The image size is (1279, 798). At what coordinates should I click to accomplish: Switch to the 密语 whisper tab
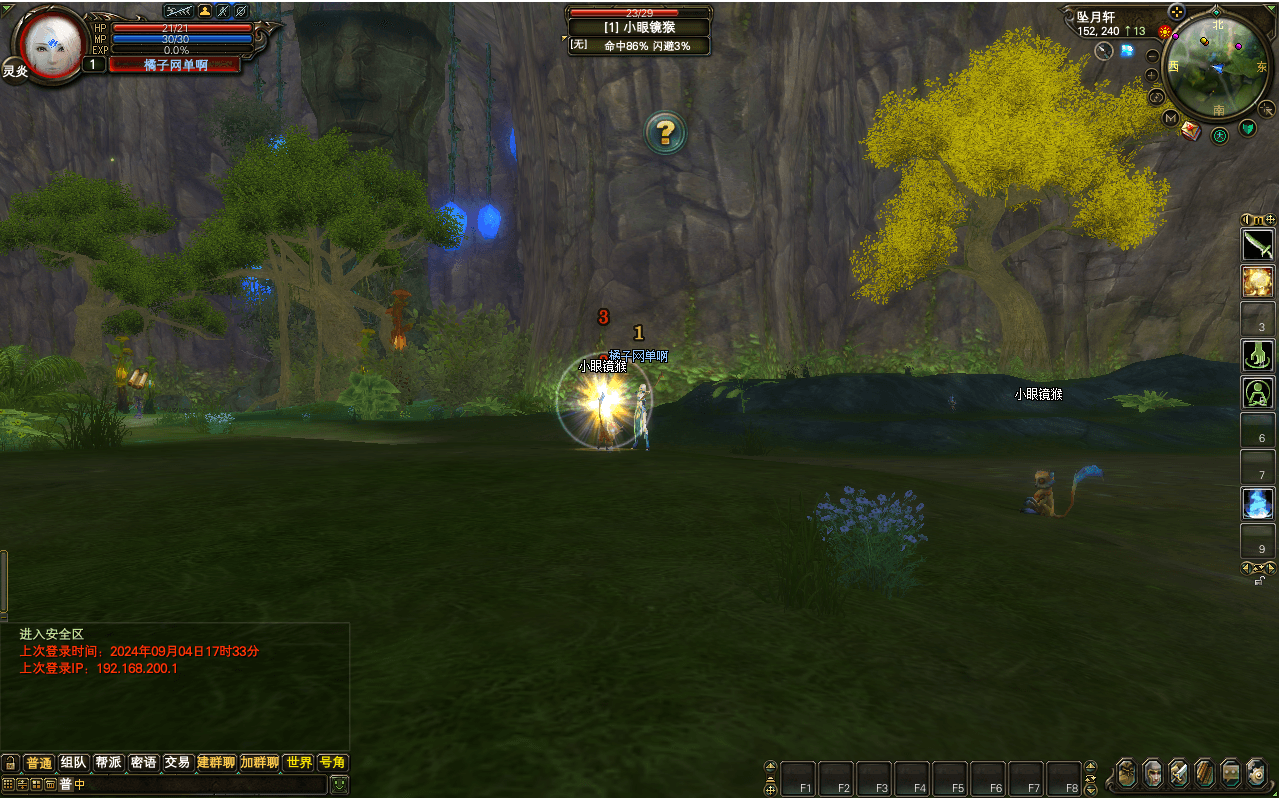[143, 763]
